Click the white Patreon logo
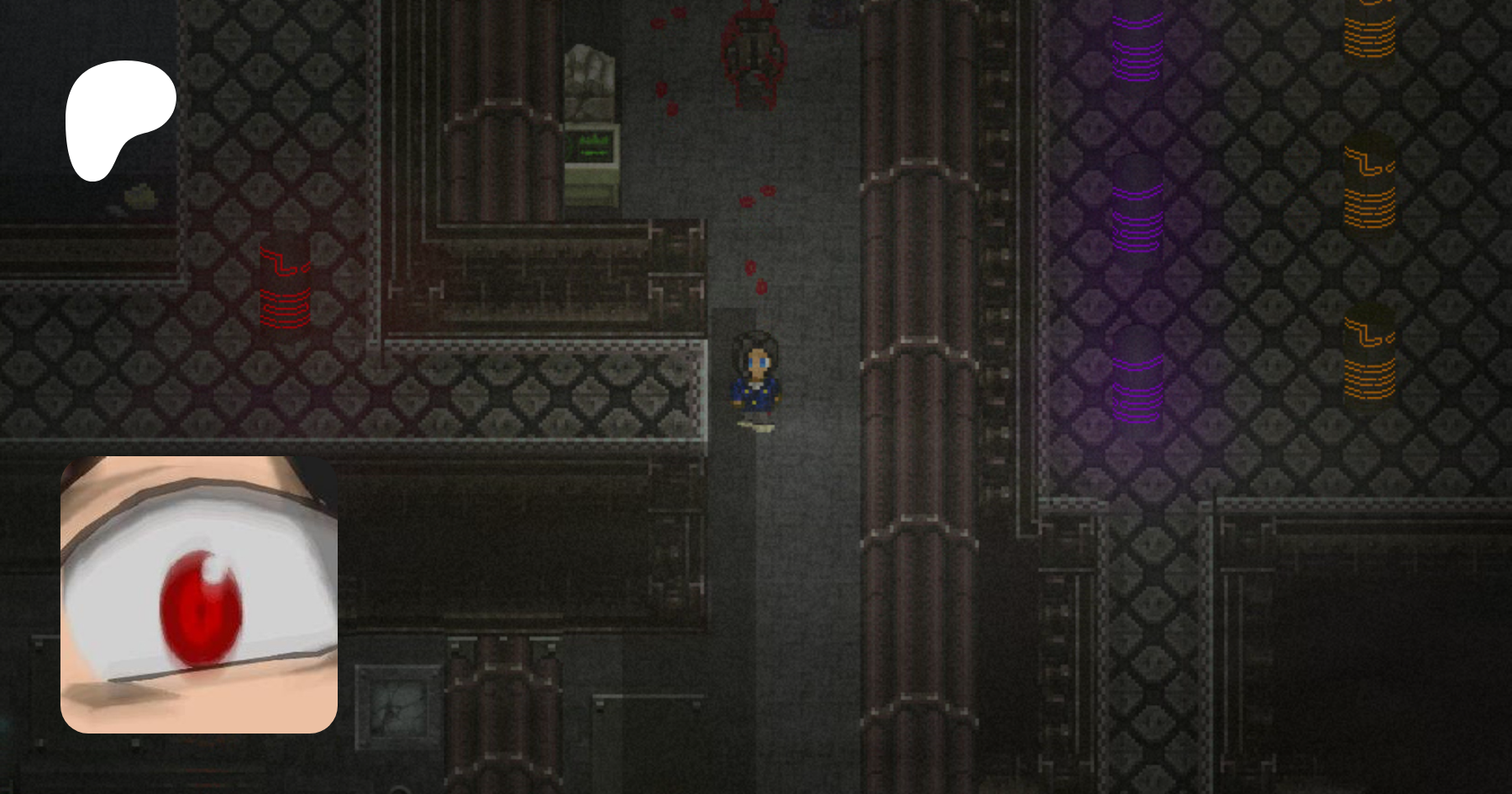This screenshot has width=1512, height=794. (118, 116)
